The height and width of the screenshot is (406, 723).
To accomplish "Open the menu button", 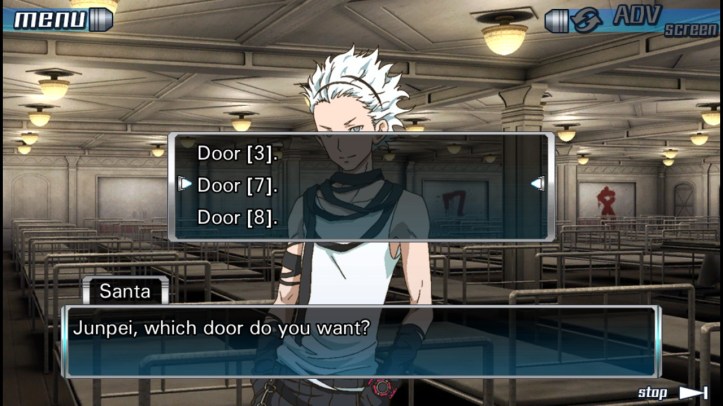I will click(x=60, y=17).
